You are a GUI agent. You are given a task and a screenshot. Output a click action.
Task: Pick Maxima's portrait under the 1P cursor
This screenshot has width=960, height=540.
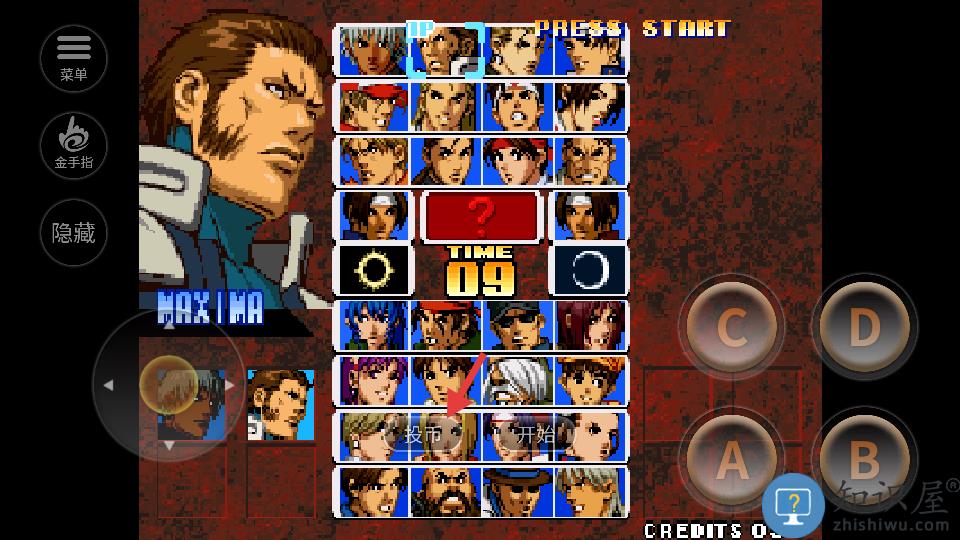[x=446, y=52]
